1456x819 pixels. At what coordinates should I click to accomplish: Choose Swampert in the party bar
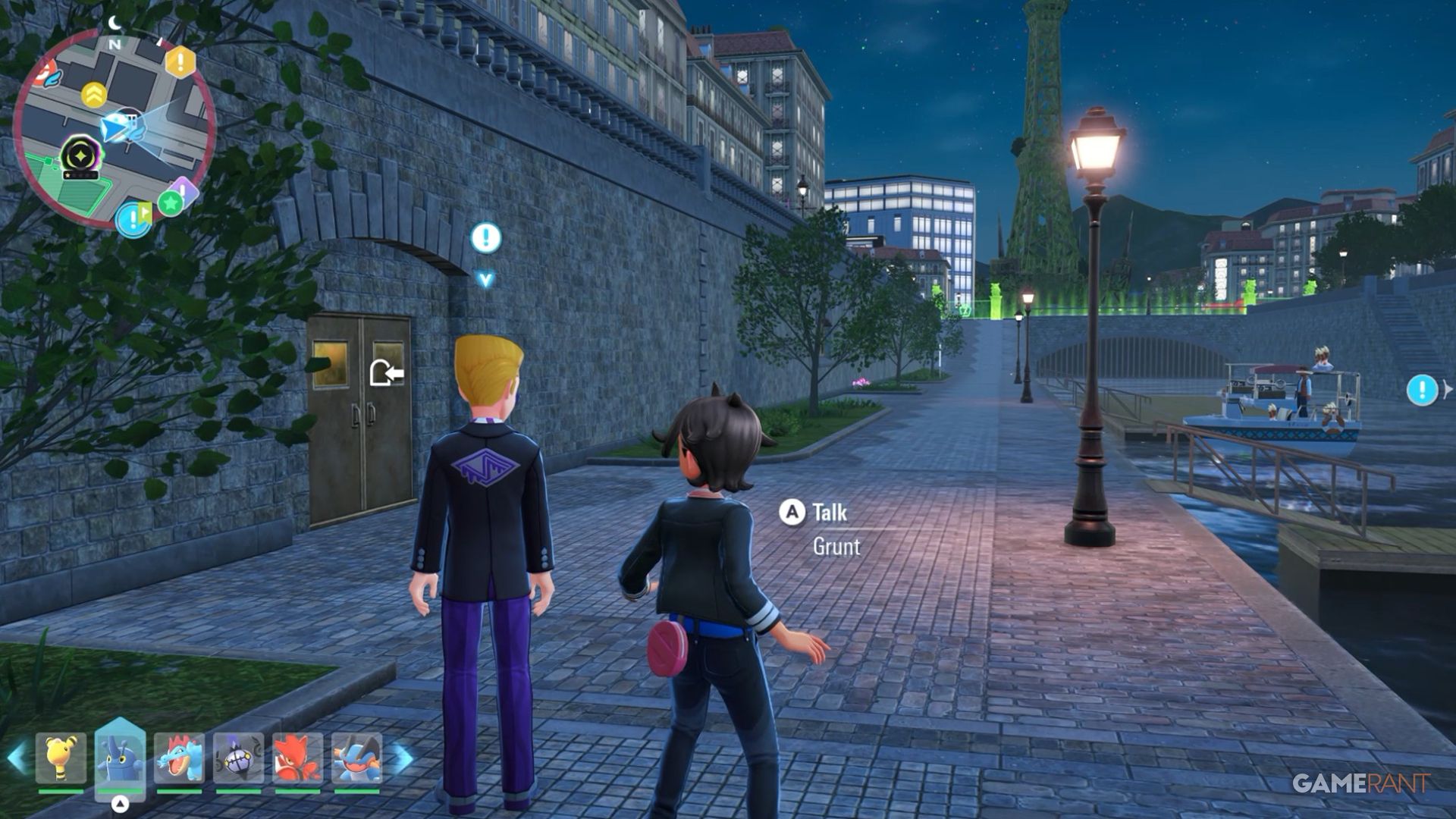click(x=356, y=758)
